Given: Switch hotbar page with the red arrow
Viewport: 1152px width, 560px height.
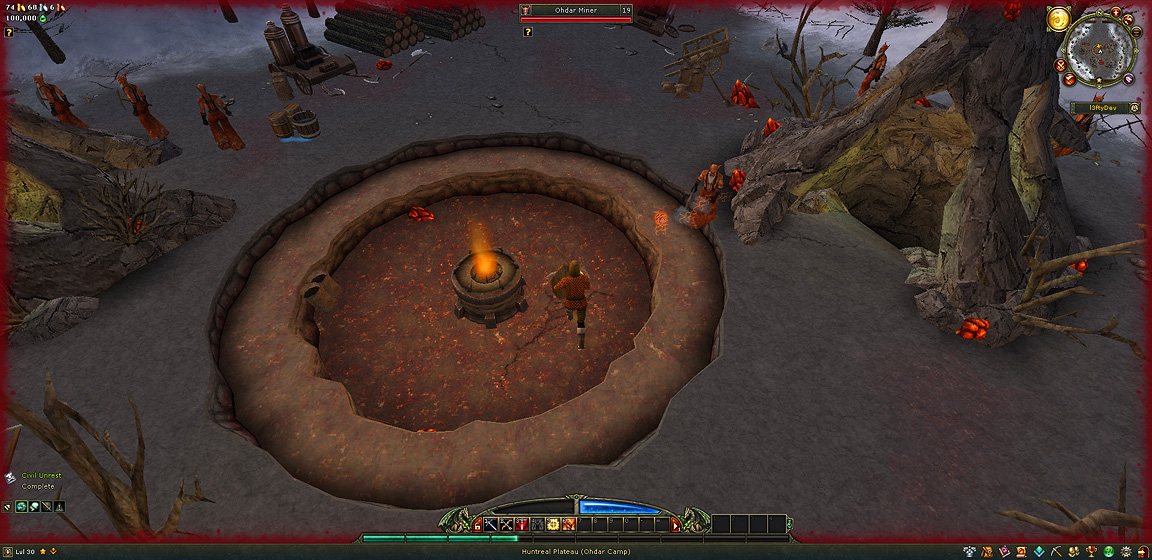Looking at the screenshot, I should (677, 524).
